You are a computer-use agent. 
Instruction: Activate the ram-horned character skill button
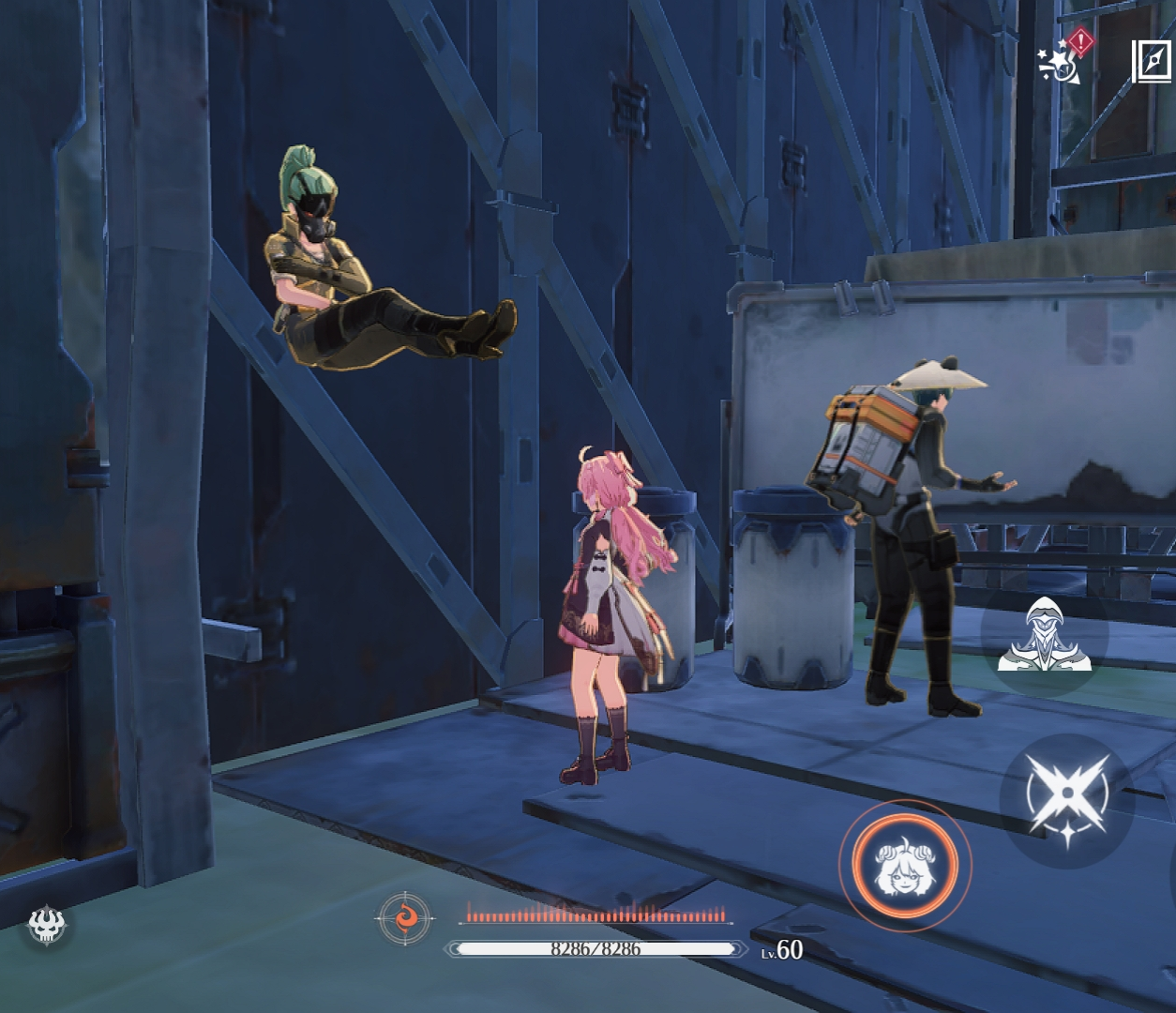[x=898, y=864]
